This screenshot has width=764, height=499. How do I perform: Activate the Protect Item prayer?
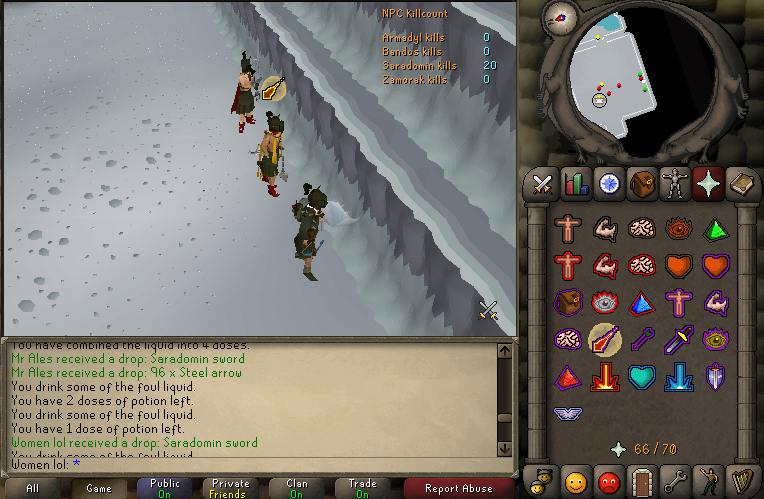click(569, 303)
